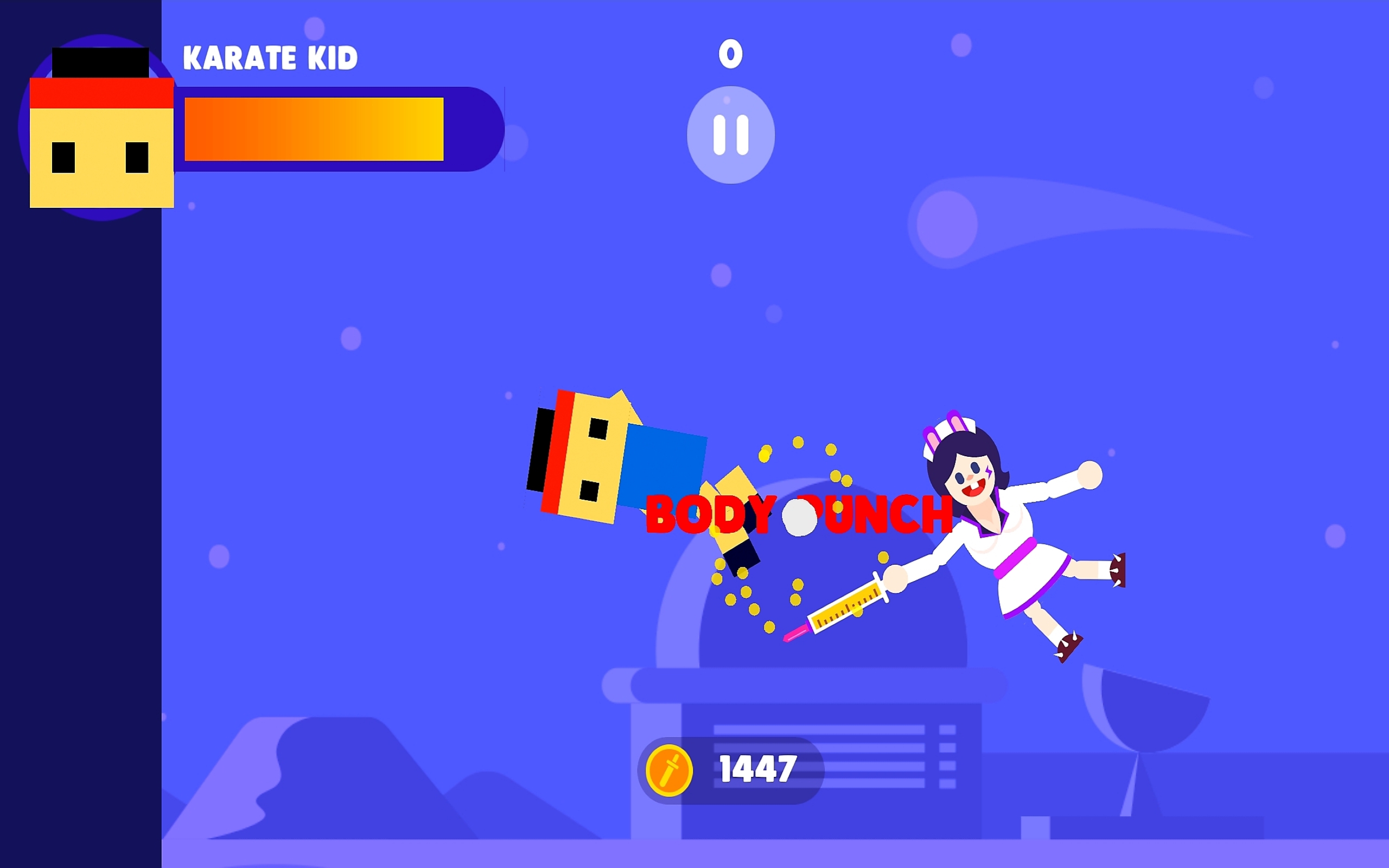Pause the match with the pause button
Screen dimensions: 1389x868
pos(730,134)
